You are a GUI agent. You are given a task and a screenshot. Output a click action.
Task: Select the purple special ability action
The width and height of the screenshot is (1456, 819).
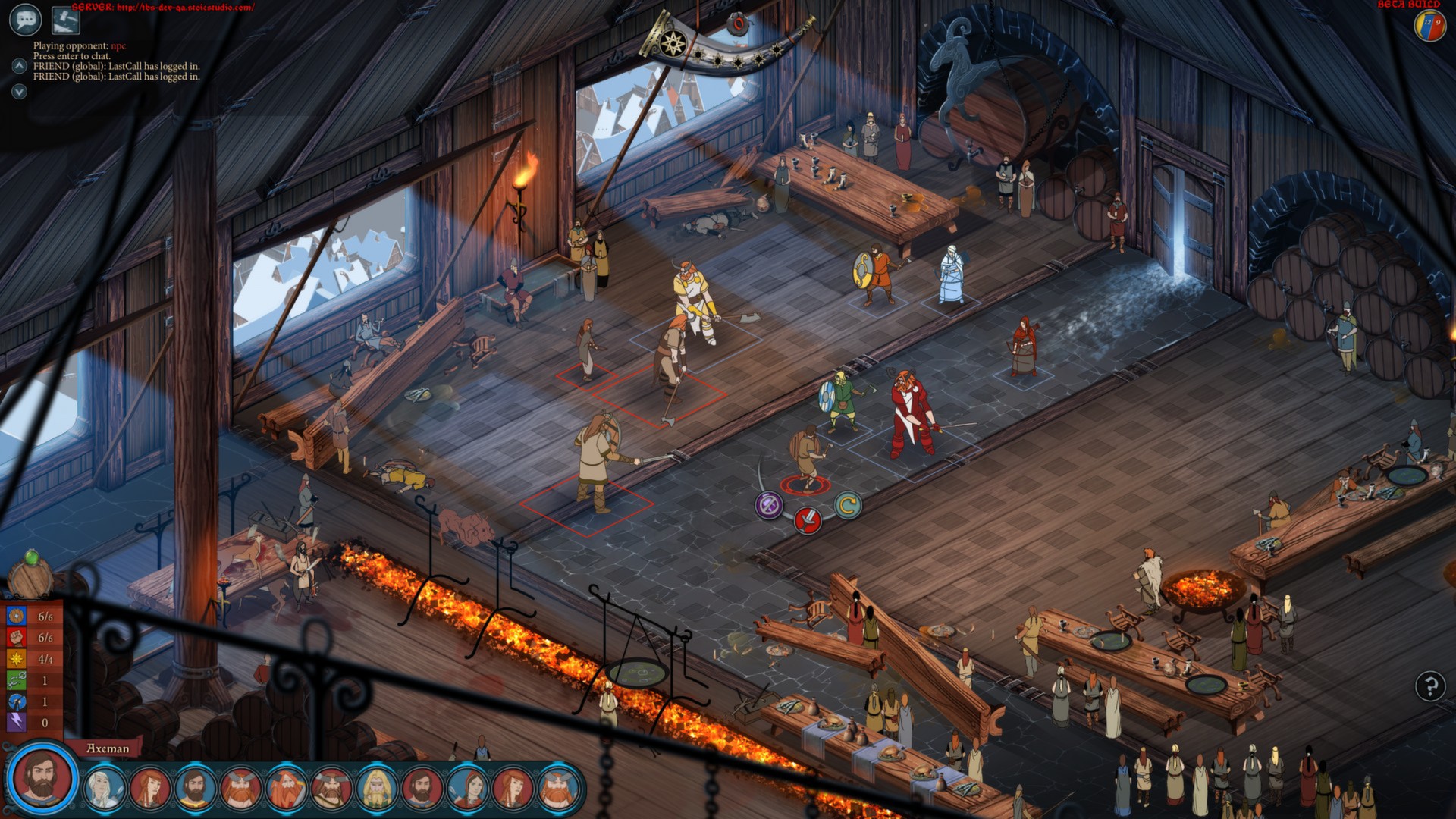pos(768,504)
